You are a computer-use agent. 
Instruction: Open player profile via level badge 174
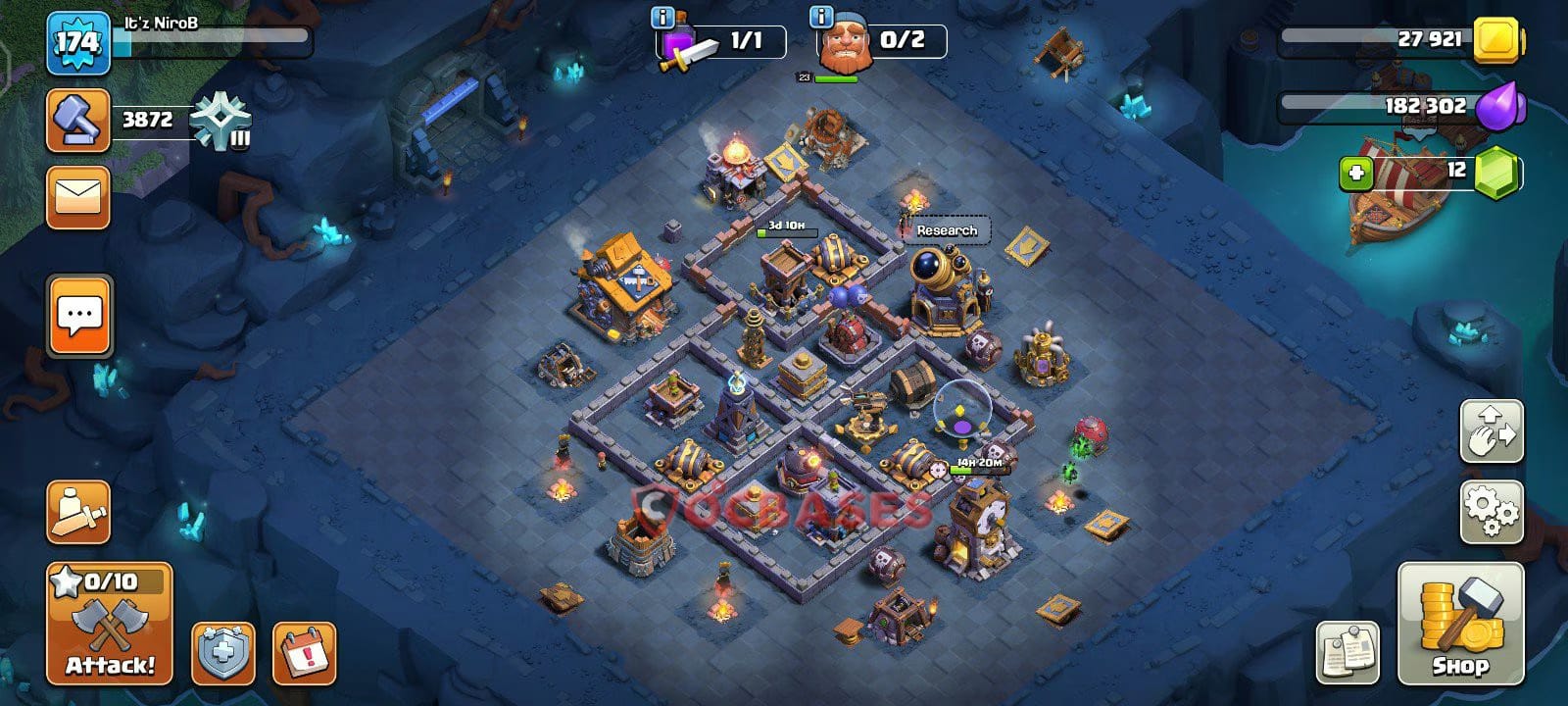(77, 41)
